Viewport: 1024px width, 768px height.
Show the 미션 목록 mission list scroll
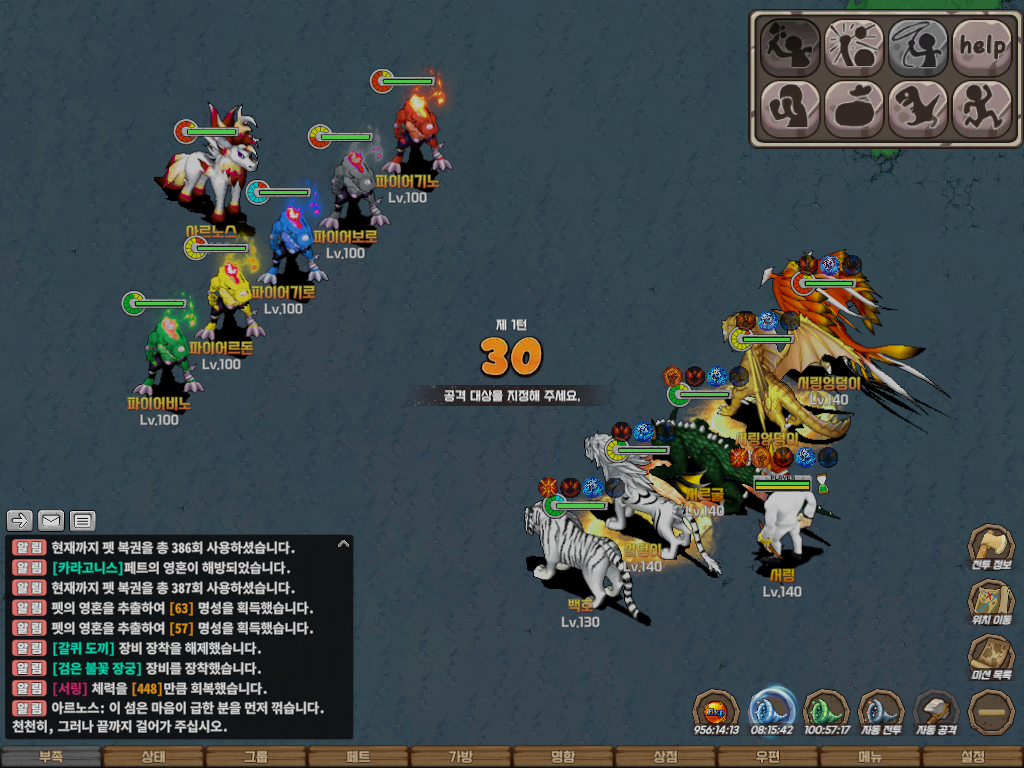point(991,658)
